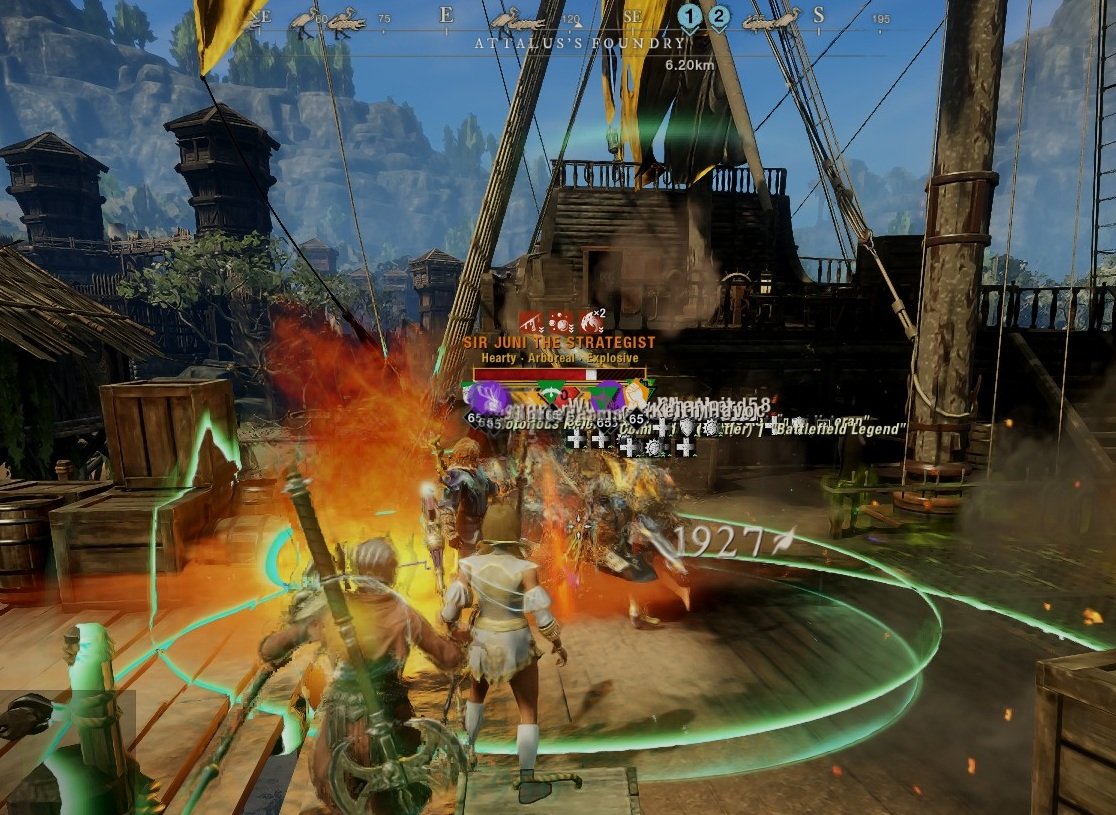Select the number 2 quest marker on compass
This screenshot has height=815, width=1116.
tap(718, 16)
